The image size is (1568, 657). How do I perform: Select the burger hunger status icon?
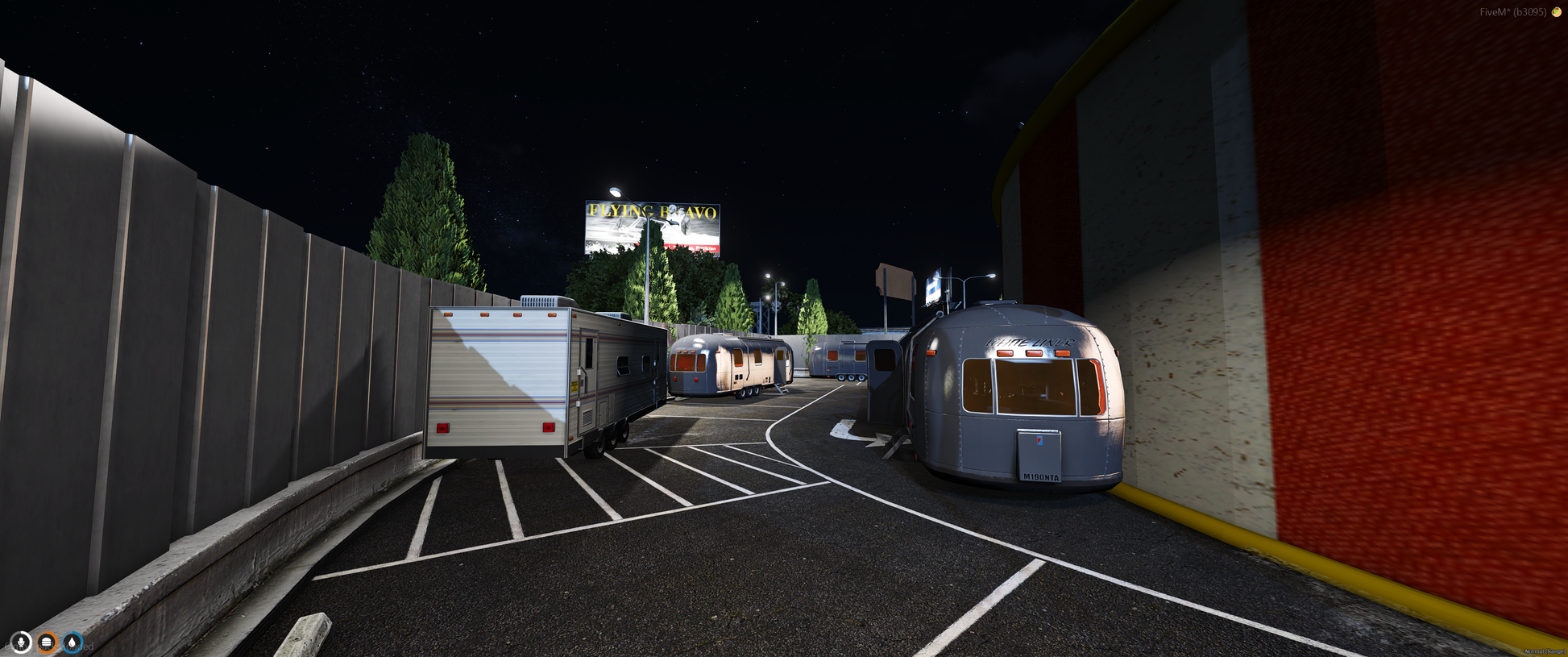[x=47, y=642]
